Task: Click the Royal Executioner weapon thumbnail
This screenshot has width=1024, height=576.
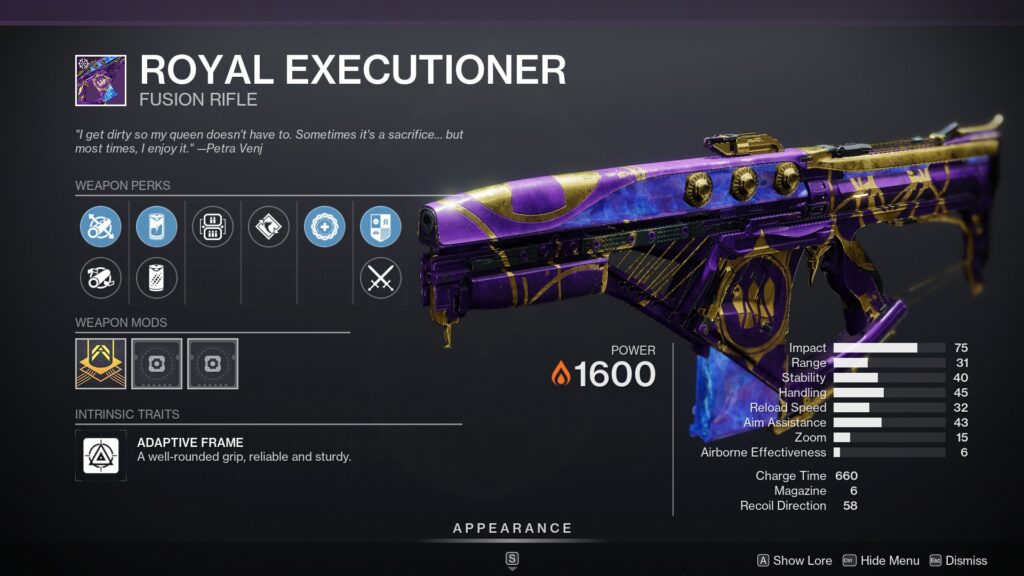Action: pos(101,80)
